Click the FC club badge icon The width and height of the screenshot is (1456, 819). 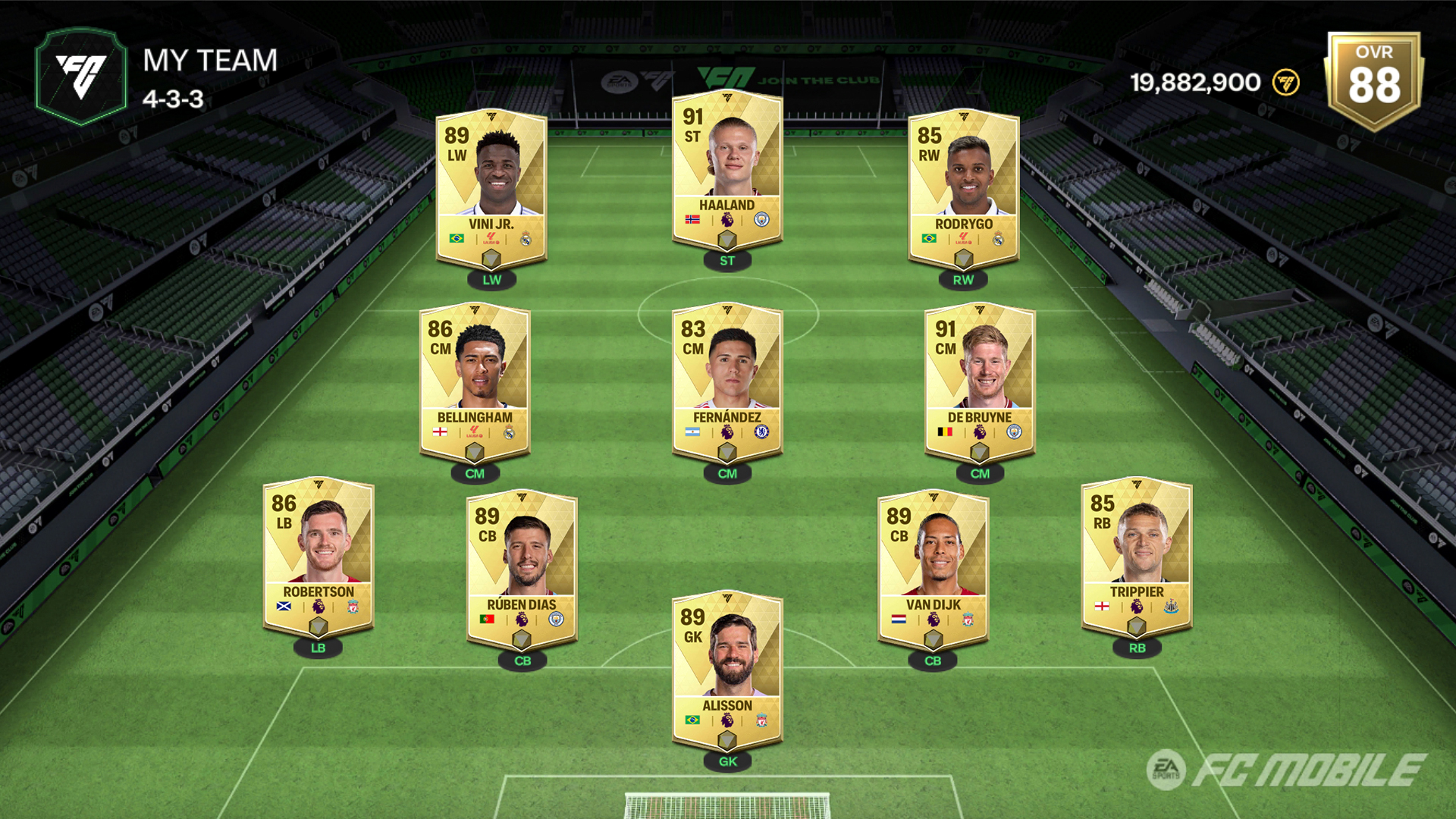point(81,76)
